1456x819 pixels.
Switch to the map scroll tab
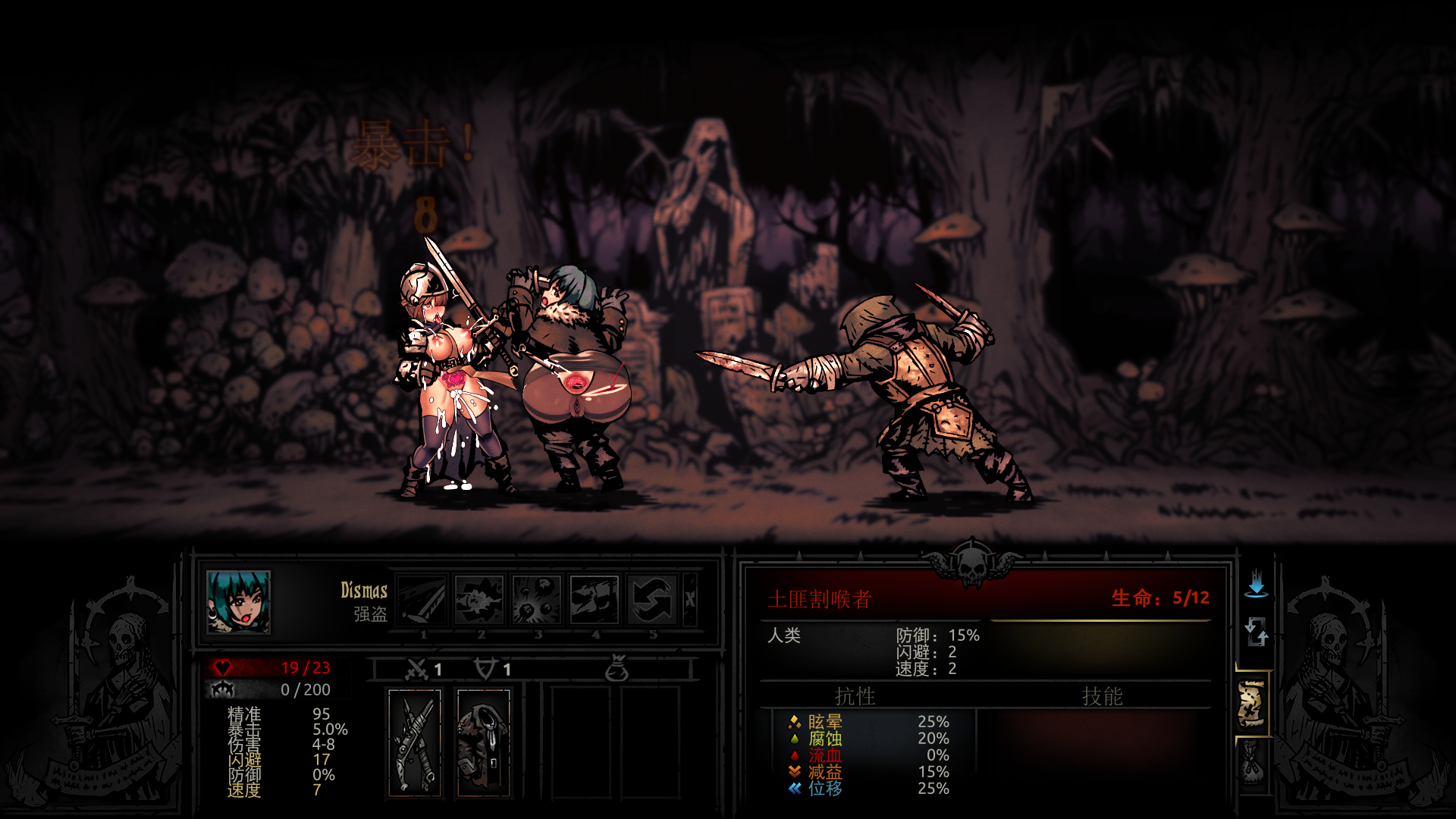point(1252,704)
